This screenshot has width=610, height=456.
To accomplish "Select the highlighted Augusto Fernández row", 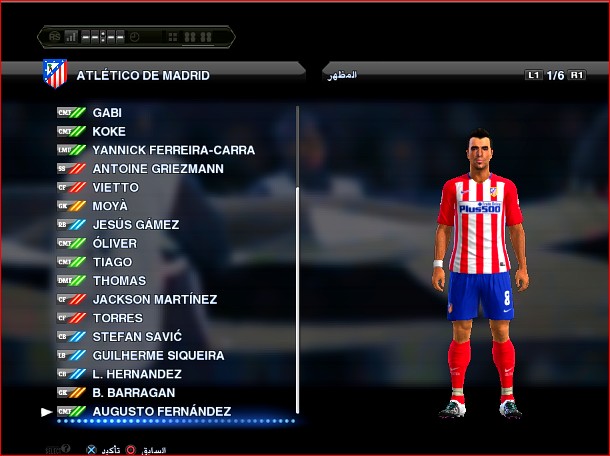I will 161,412.
